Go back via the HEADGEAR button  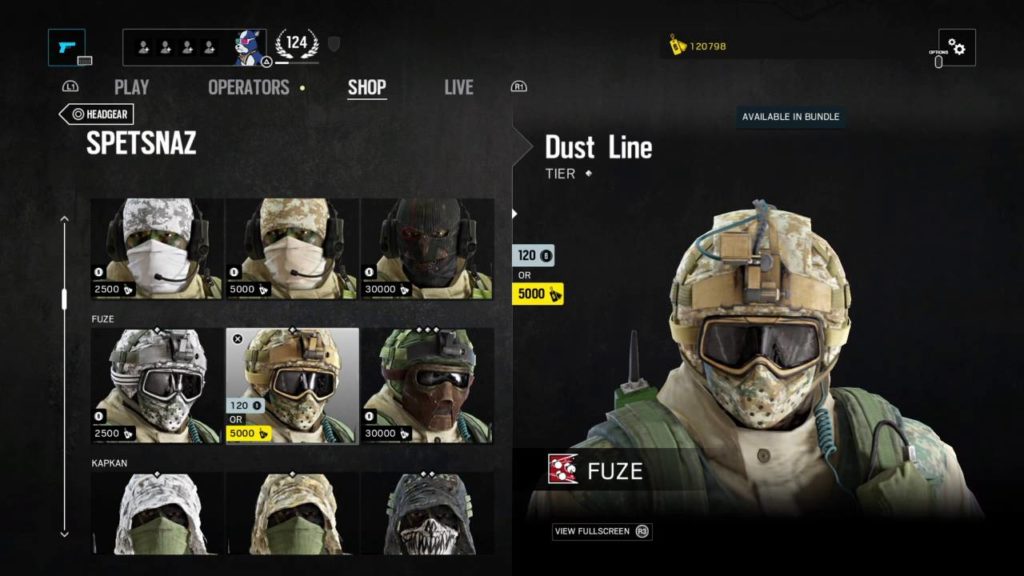pyautogui.click(x=96, y=114)
